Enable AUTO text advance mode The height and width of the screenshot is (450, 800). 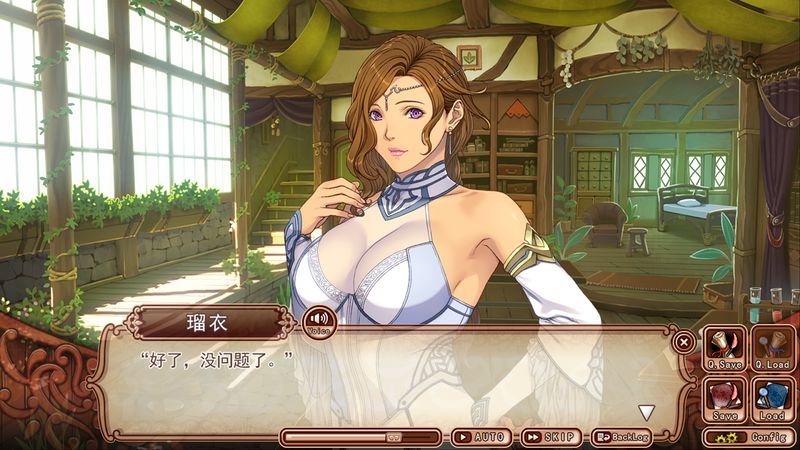(x=480, y=437)
